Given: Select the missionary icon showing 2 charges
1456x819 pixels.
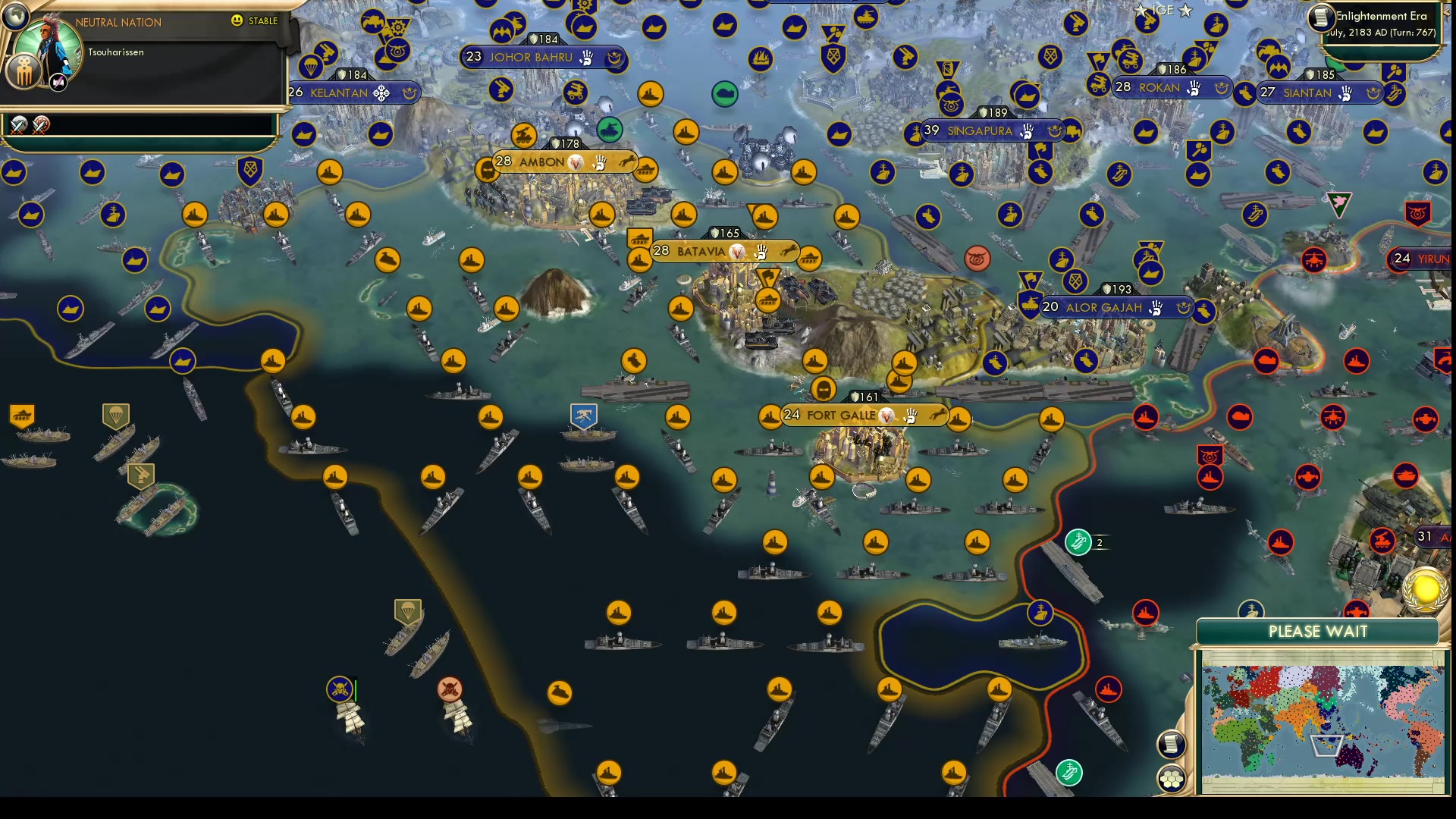Looking at the screenshot, I should click(x=1078, y=543).
